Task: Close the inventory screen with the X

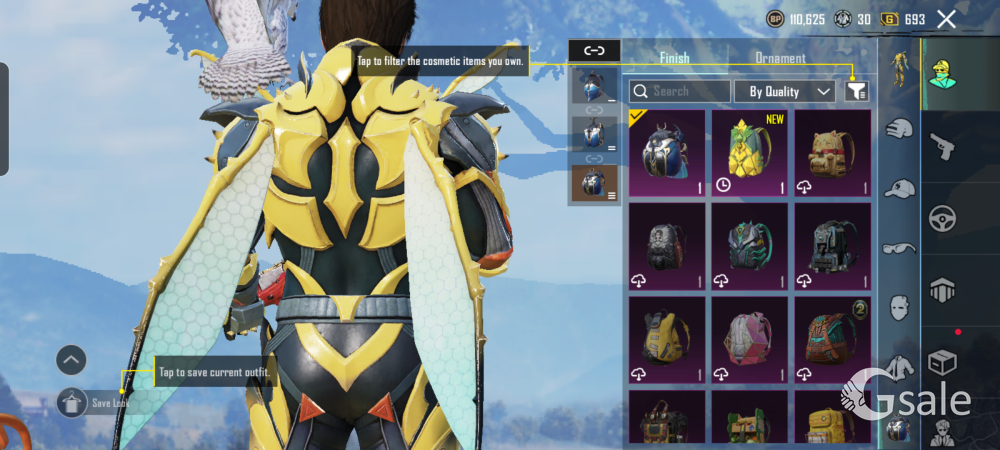Action: 946,19
